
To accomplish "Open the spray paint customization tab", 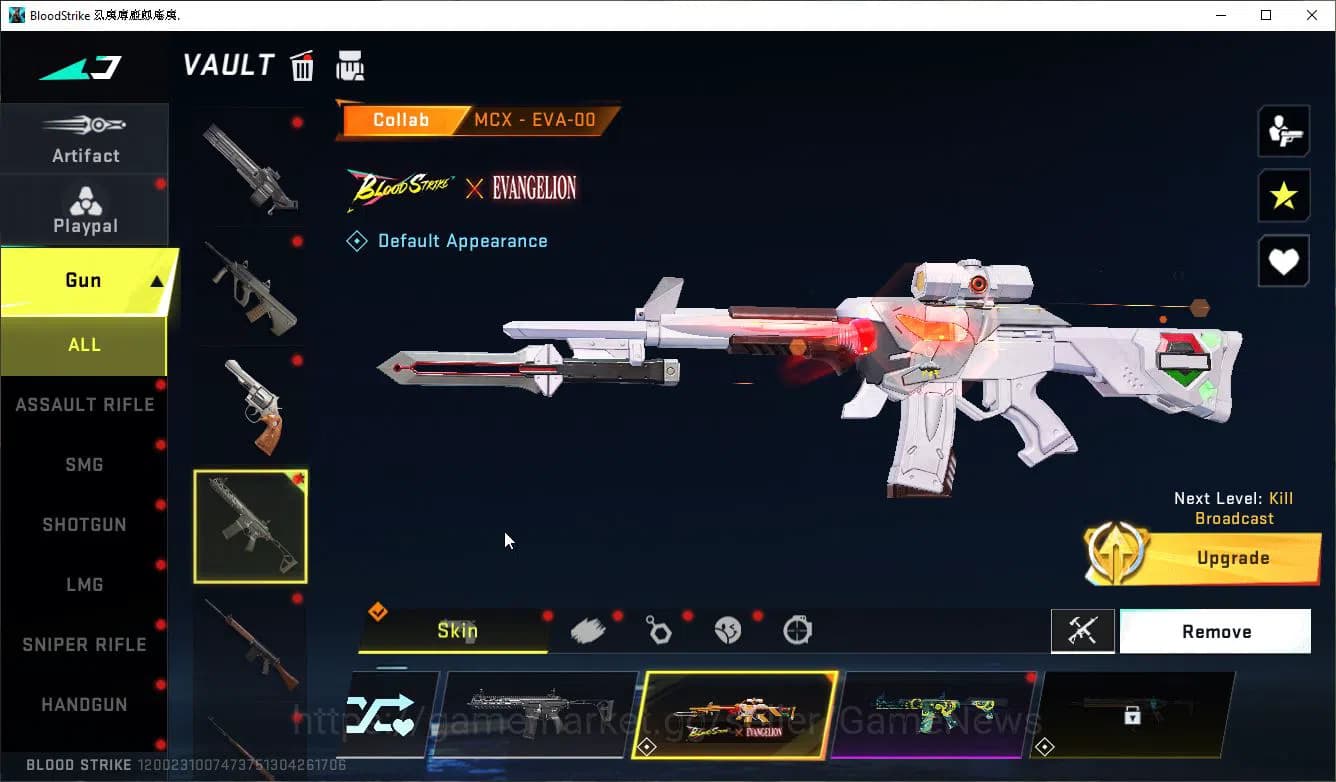I will (589, 628).
